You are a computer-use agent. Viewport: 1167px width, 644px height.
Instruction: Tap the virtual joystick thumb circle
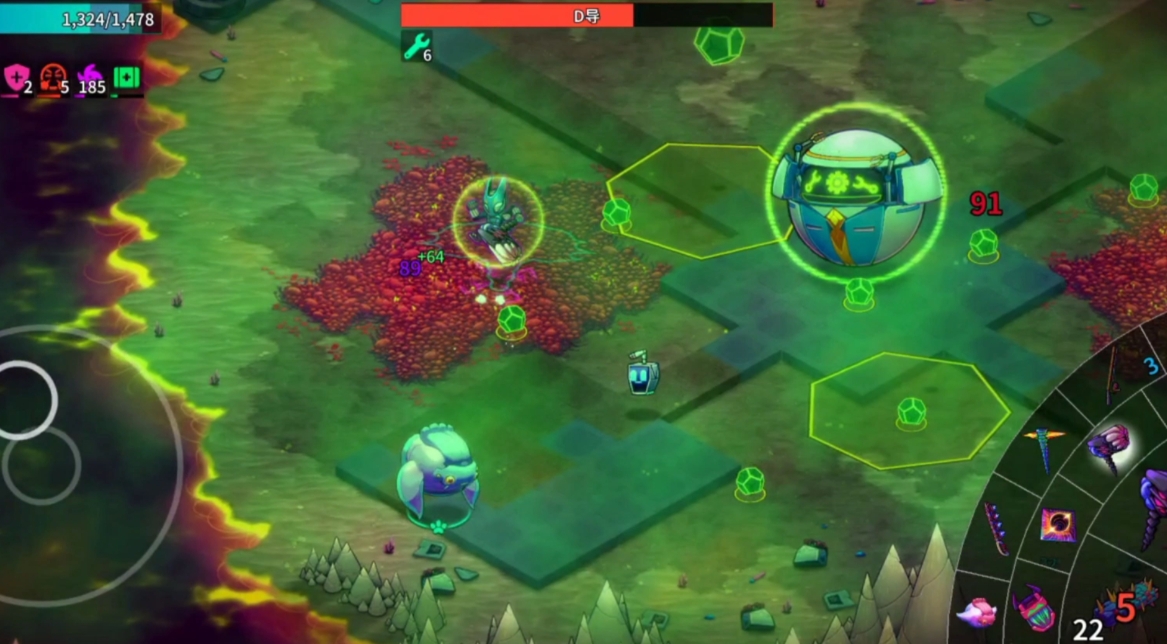tap(25, 400)
